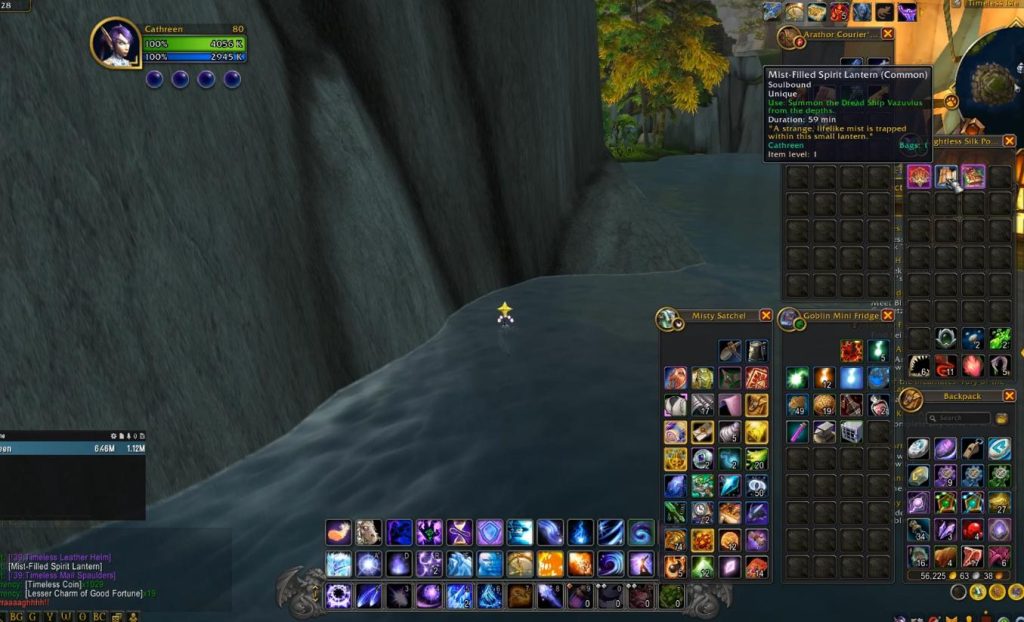Viewport: 1024px width, 622px height.
Task: Use the purple shield barrier spell
Action: click(x=489, y=532)
